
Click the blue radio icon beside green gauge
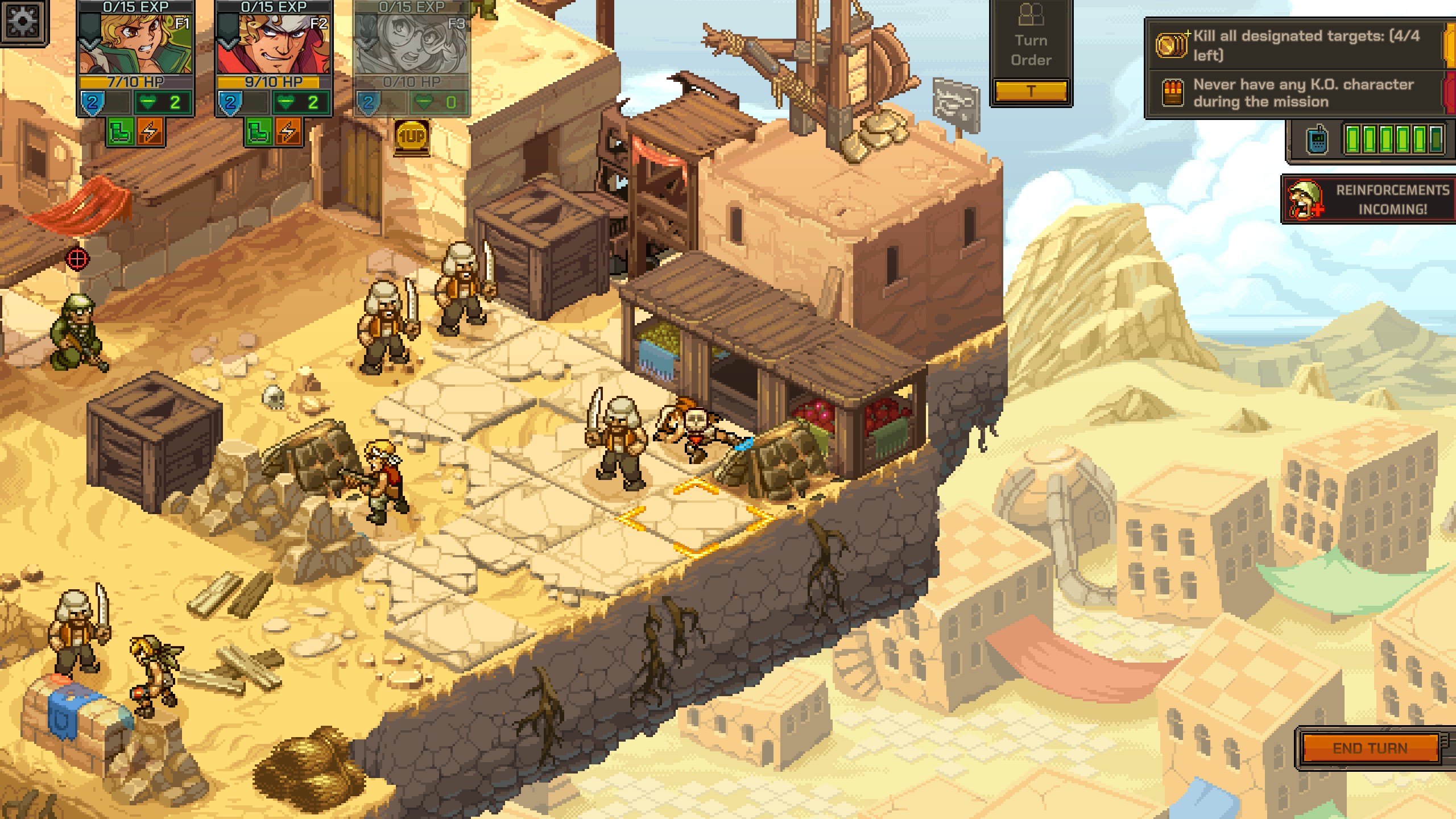tap(1317, 139)
